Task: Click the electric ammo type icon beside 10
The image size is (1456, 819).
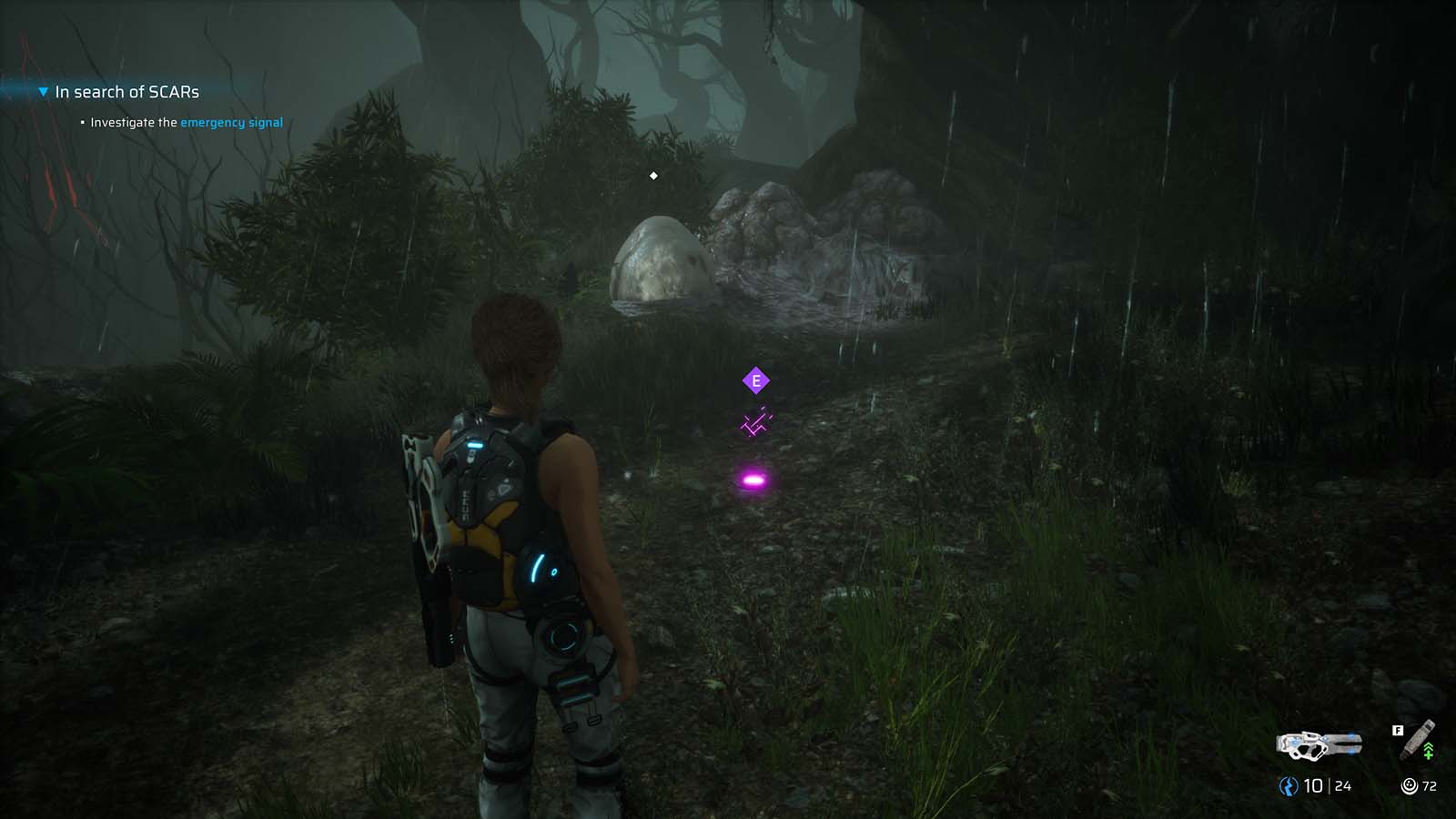Action: (1289, 784)
